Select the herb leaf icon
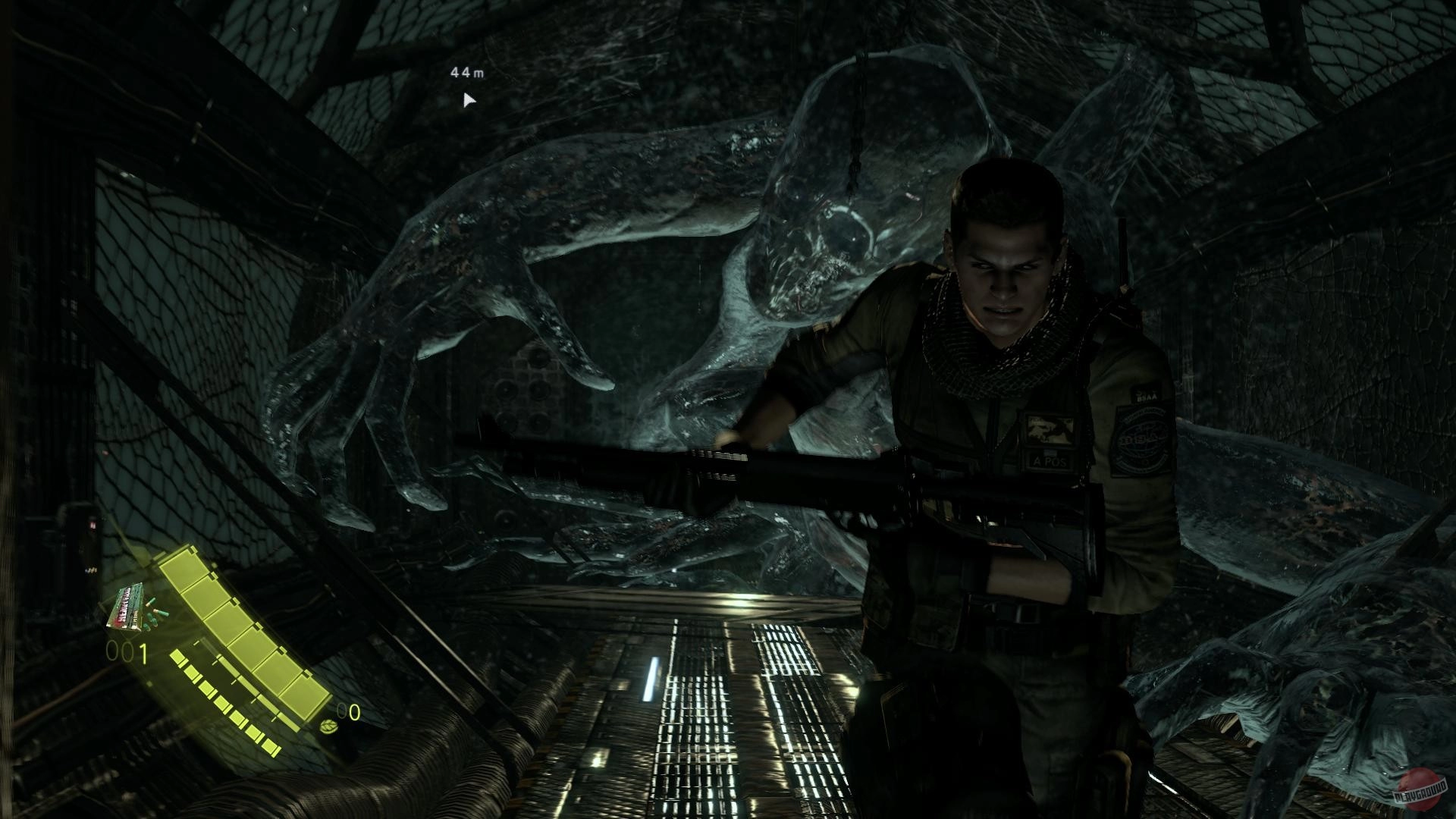The width and height of the screenshot is (1456, 819). pos(330,726)
